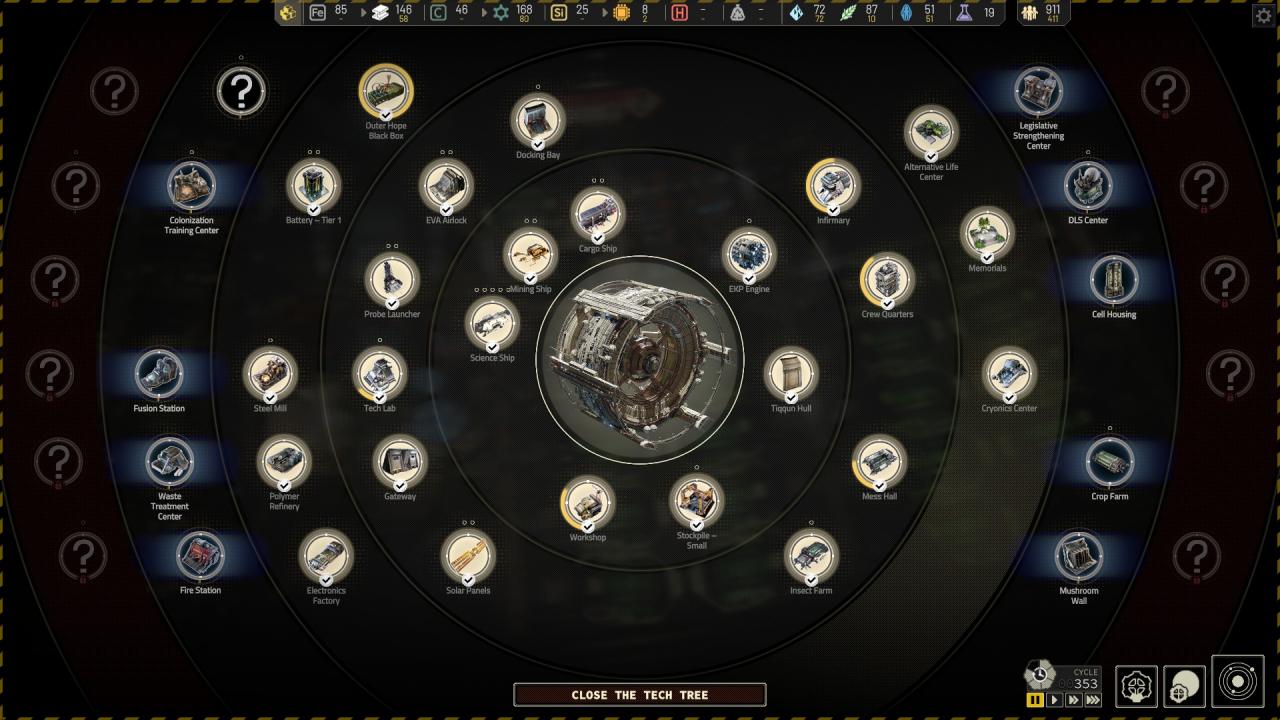Screen dimensions: 1280x720
Task: Open the Legislative Strengthening Center node
Action: (x=1038, y=92)
